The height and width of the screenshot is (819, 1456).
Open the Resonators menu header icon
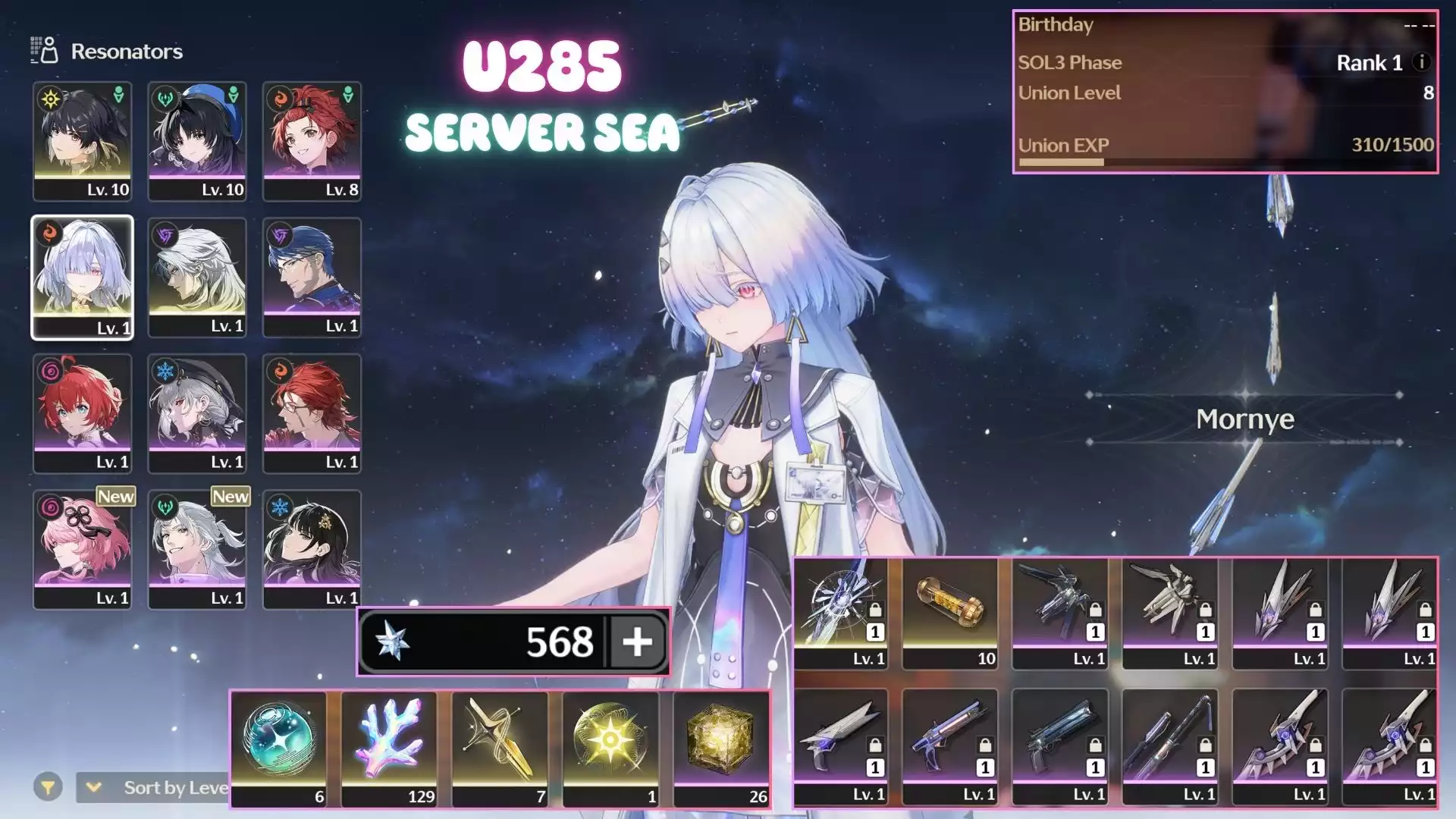pyautogui.click(x=44, y=51)
